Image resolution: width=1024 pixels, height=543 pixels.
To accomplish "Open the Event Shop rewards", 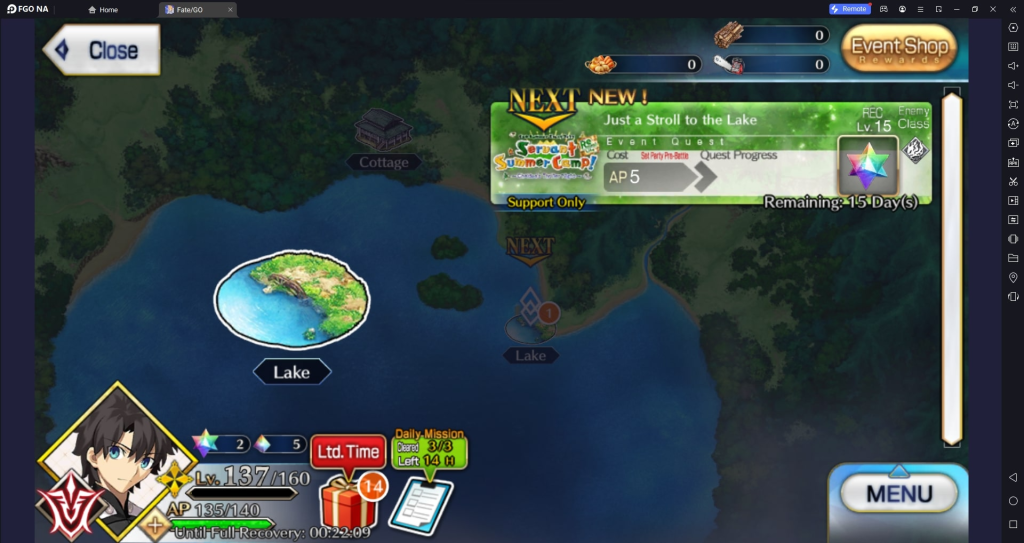I will coord(897,48).
